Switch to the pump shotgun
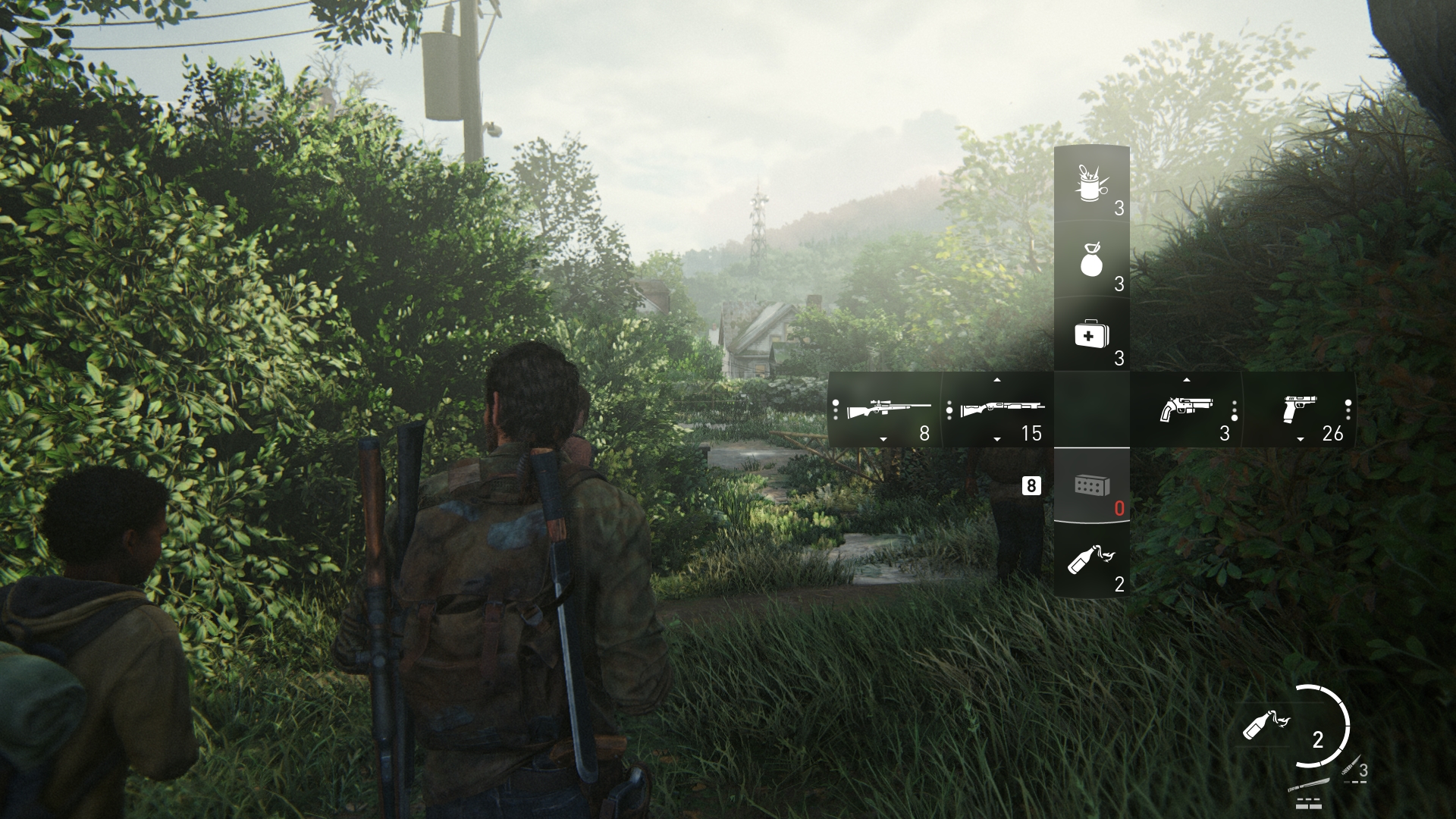1456x819 pixels. pyautogui.click(x=998, y=410)
